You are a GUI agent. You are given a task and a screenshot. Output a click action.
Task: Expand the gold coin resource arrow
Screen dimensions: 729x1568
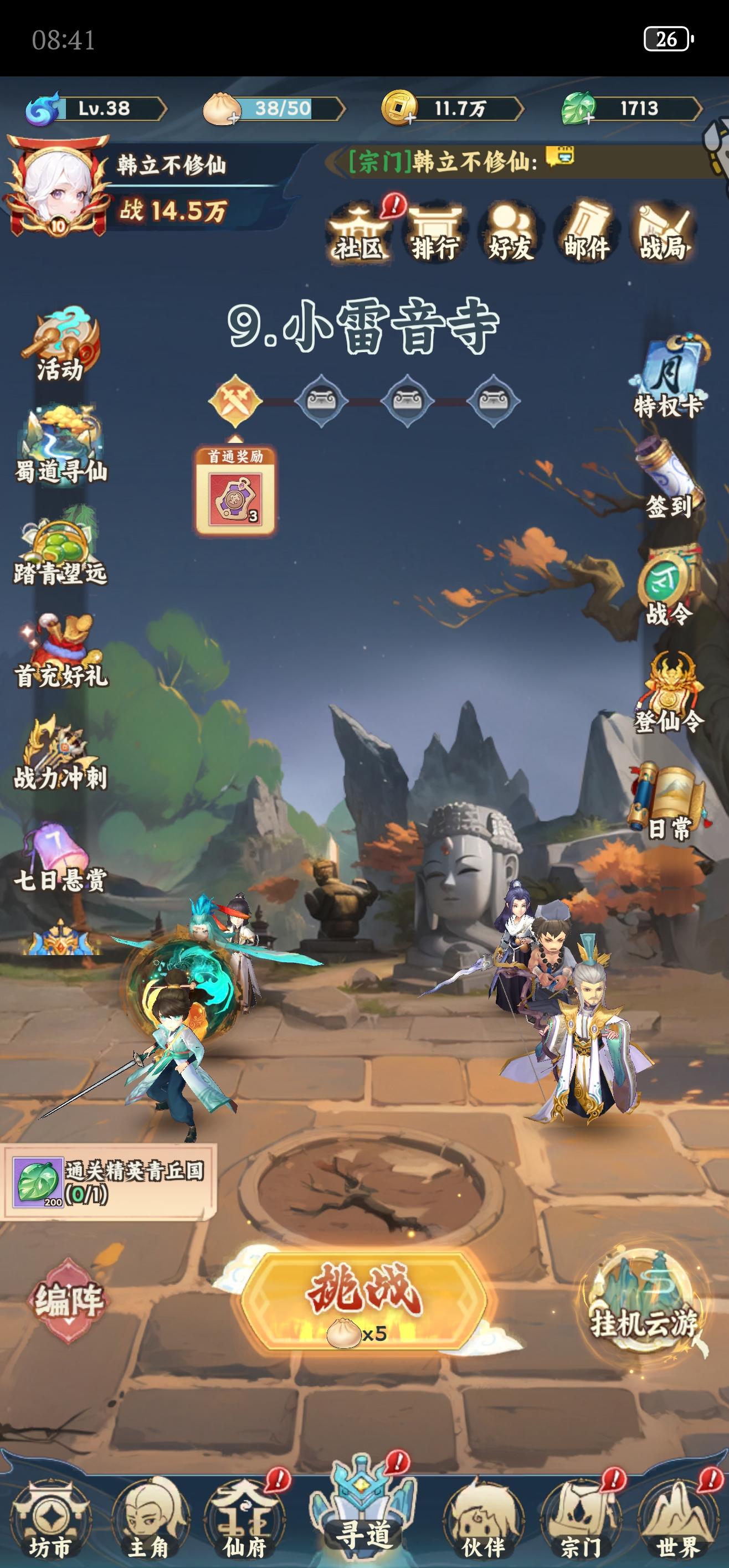point(522,108)
